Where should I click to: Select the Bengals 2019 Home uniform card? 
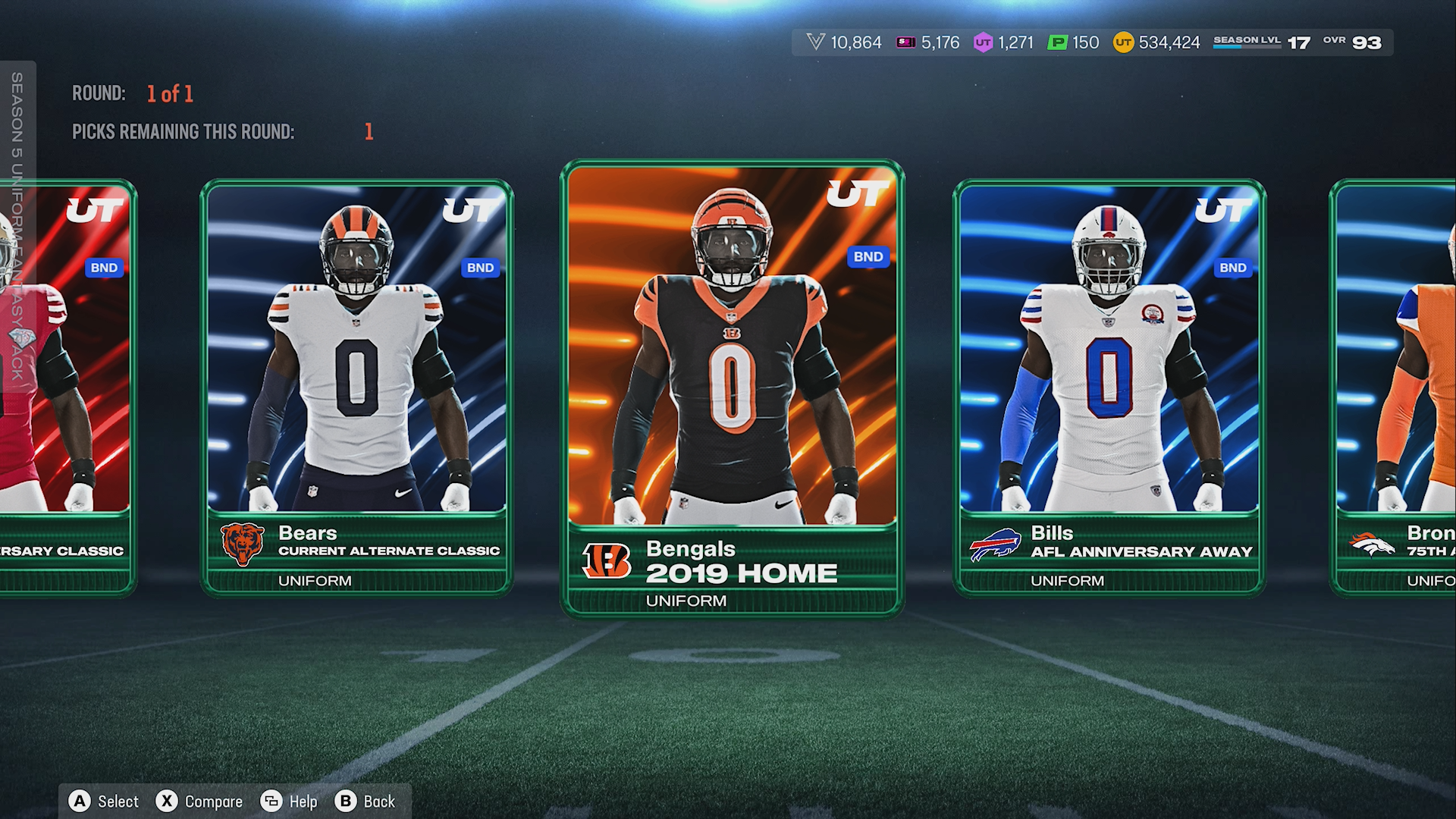point(732,387)
